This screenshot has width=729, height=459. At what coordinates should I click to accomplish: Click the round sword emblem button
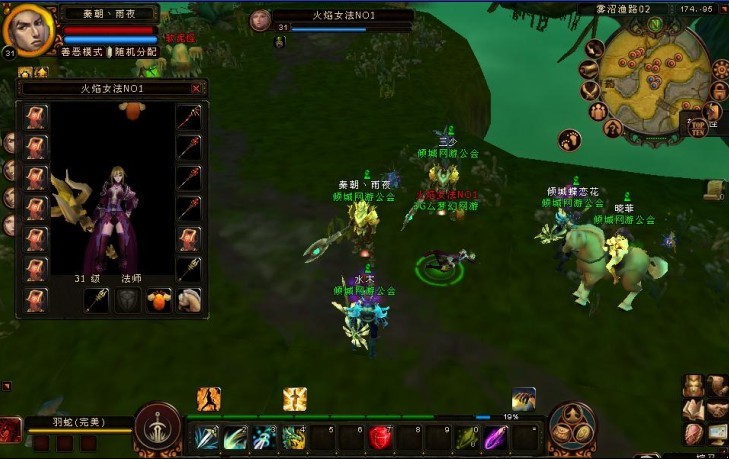(x=158, y=427)
